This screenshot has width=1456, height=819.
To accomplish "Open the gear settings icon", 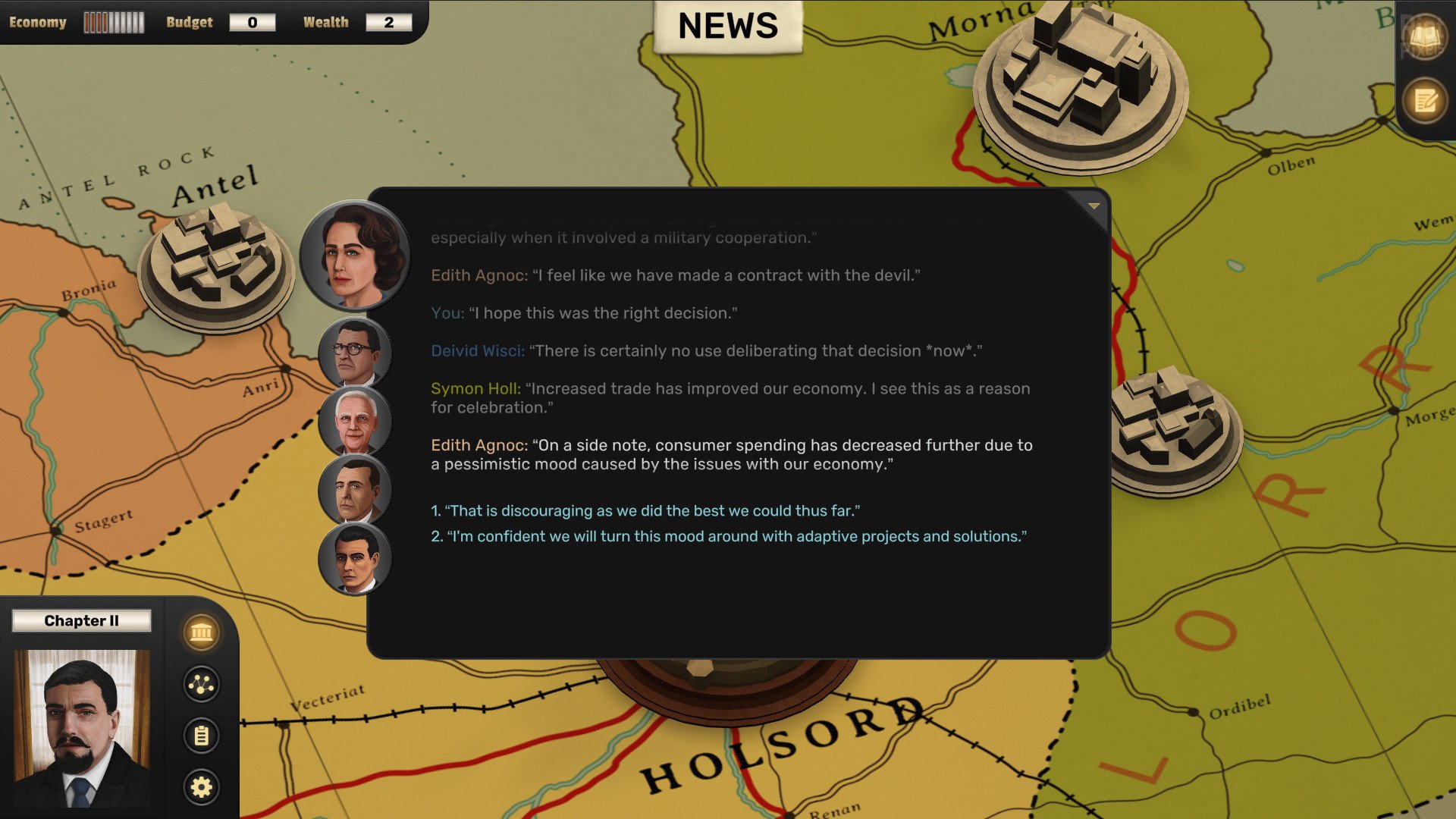I will 202,787.
